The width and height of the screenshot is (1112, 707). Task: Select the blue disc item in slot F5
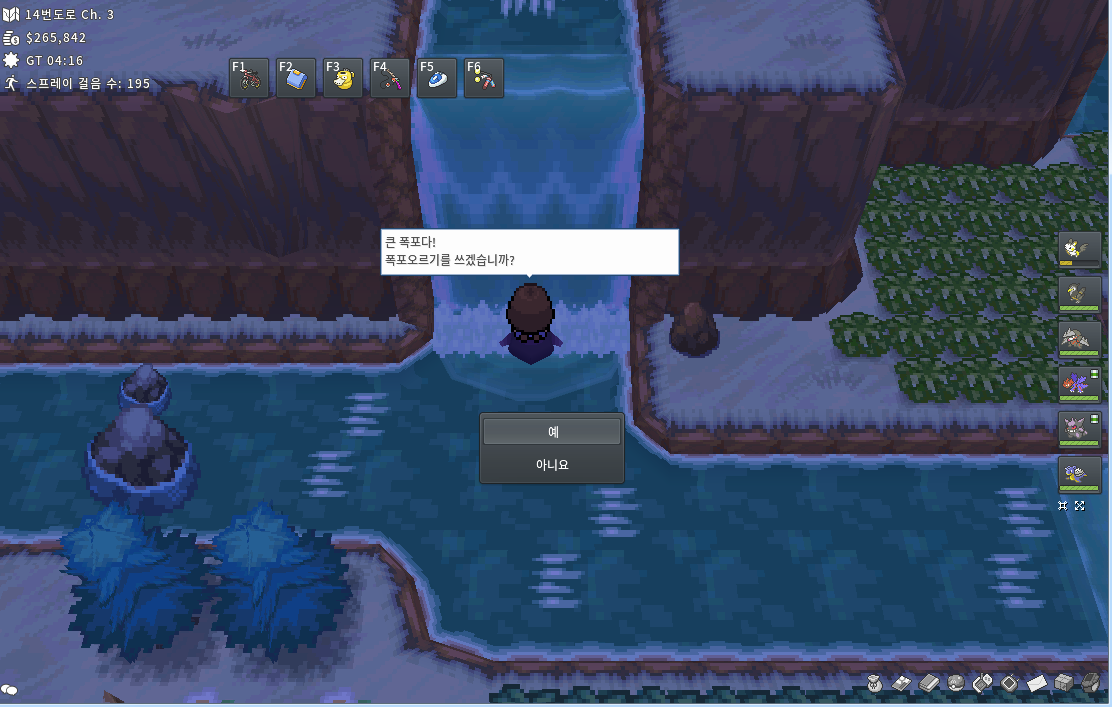437,78
